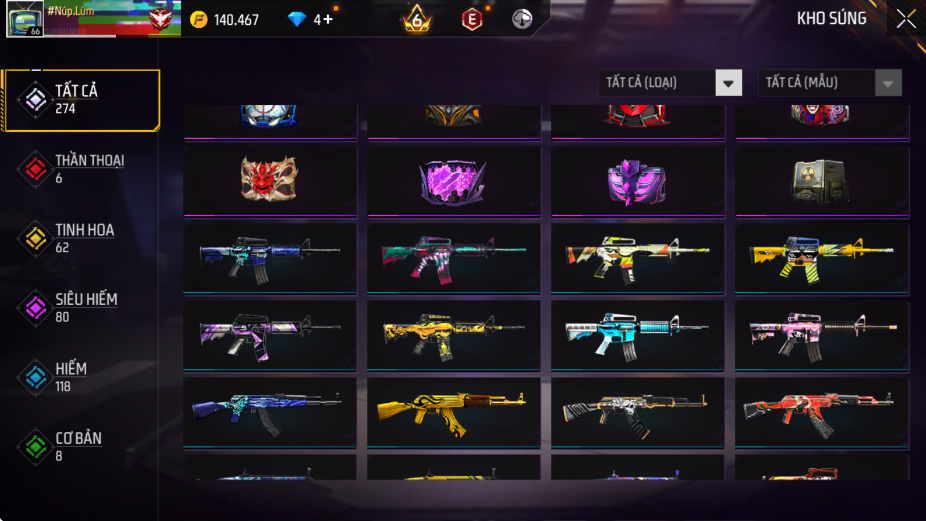
Task: Select the Tất Cả category tab
Action: 81,100
